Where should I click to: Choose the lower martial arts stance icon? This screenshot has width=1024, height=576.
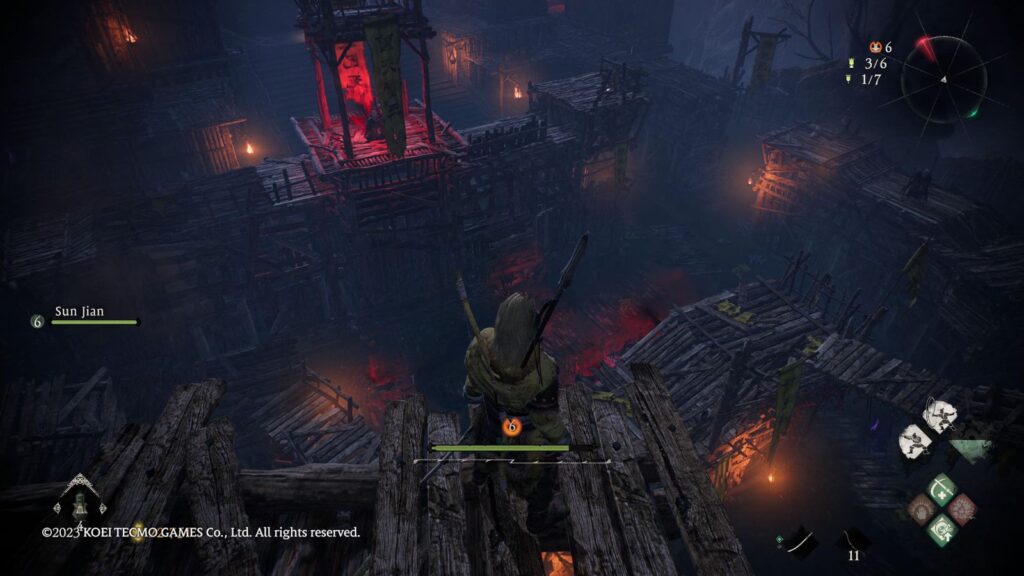(x=913, y=439)
